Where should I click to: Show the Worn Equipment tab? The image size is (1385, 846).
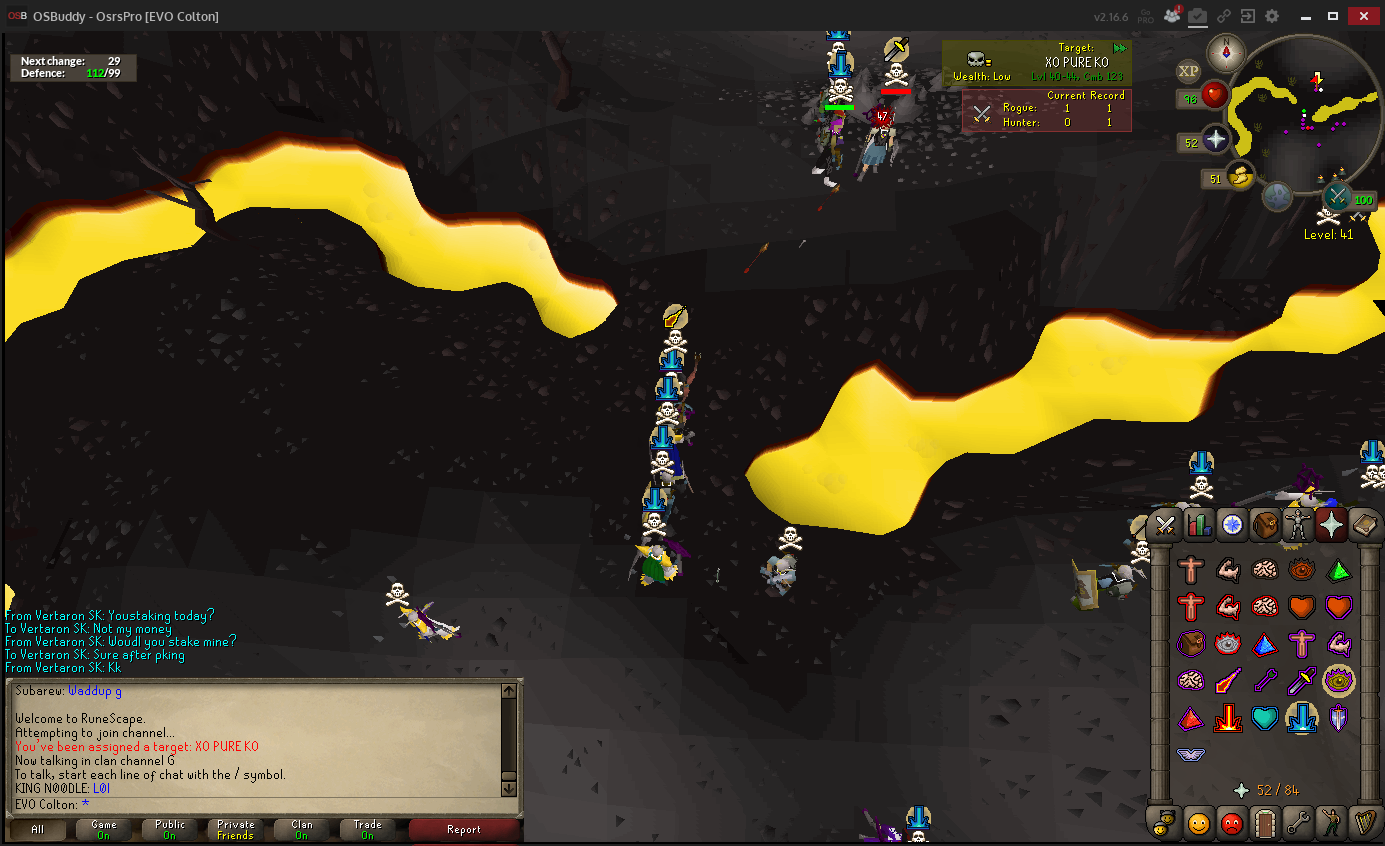(x=1298, y=525)
